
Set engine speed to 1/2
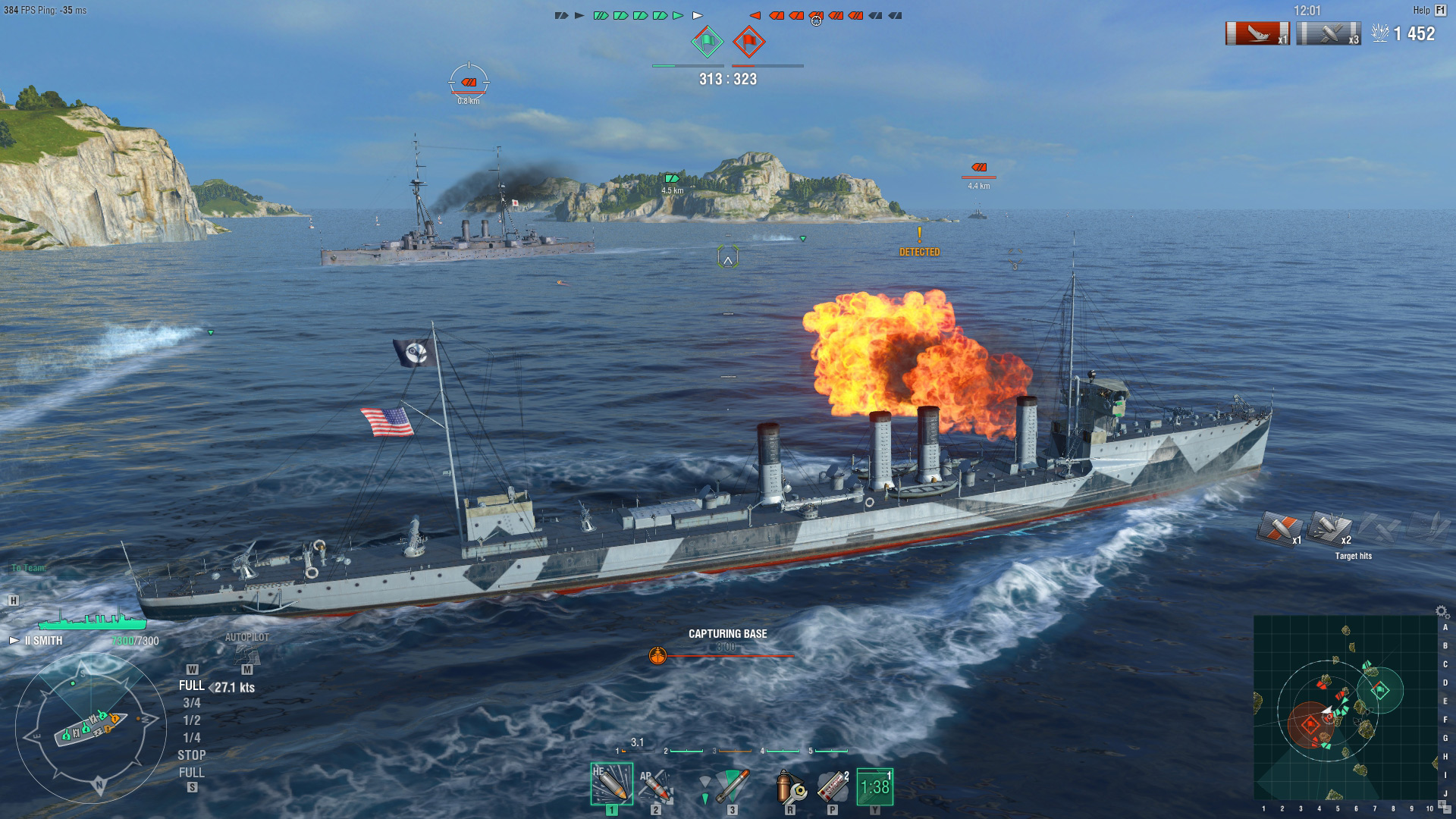192,720
